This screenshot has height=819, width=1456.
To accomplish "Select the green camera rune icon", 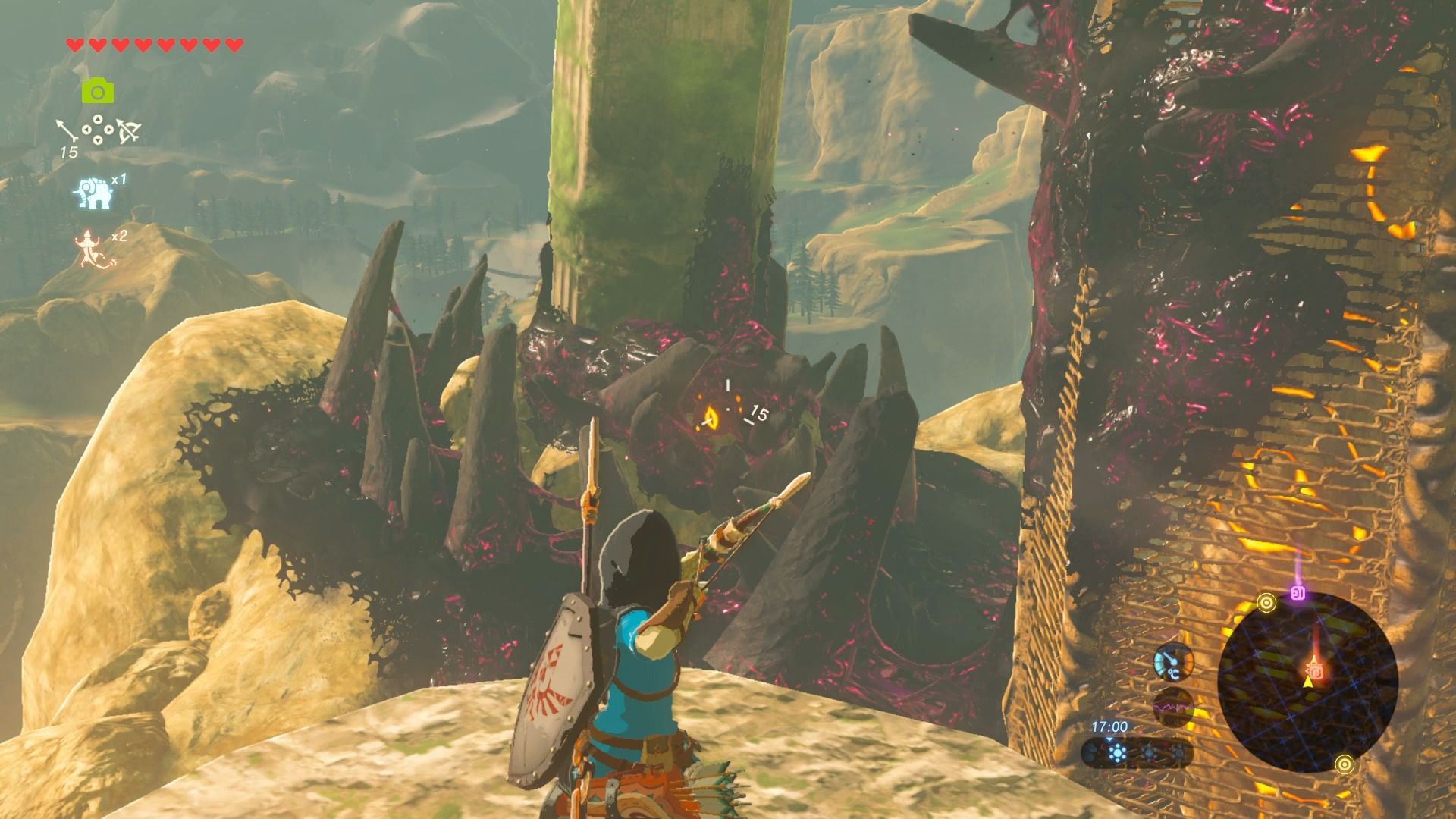I will pyautogui.click(x=98, y=92).
